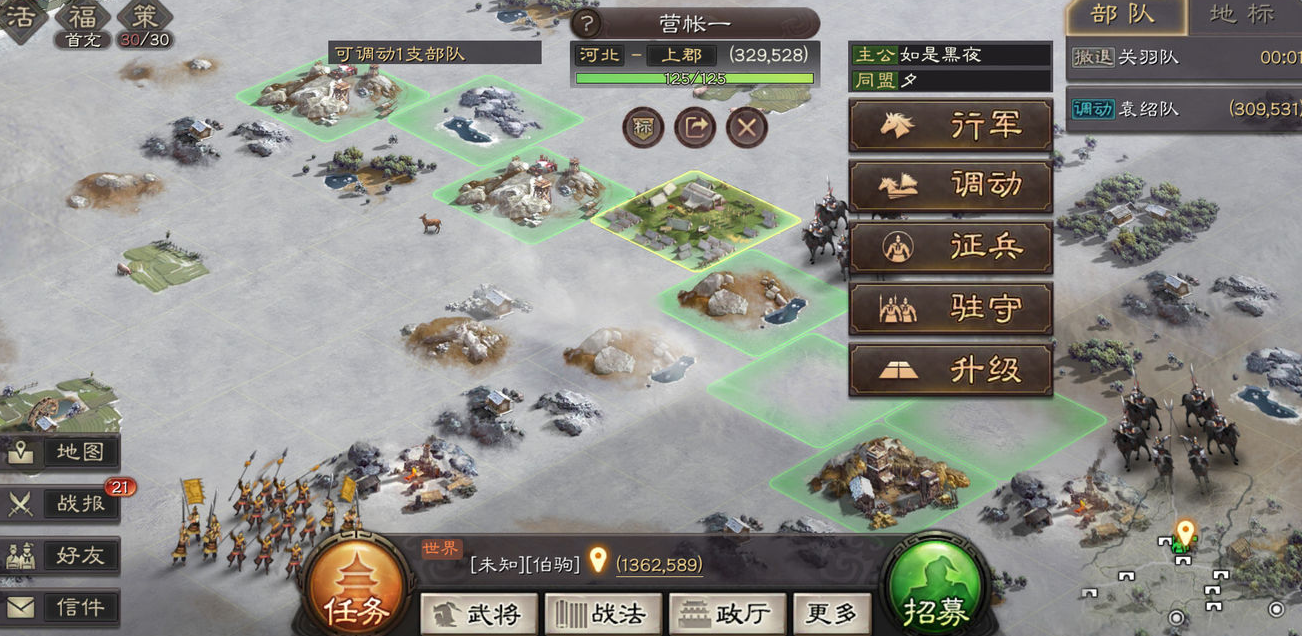Viewport: 1302px width, 636px height.
Task: Close the camp panel with the X icon
Action: tap(747, 127)
